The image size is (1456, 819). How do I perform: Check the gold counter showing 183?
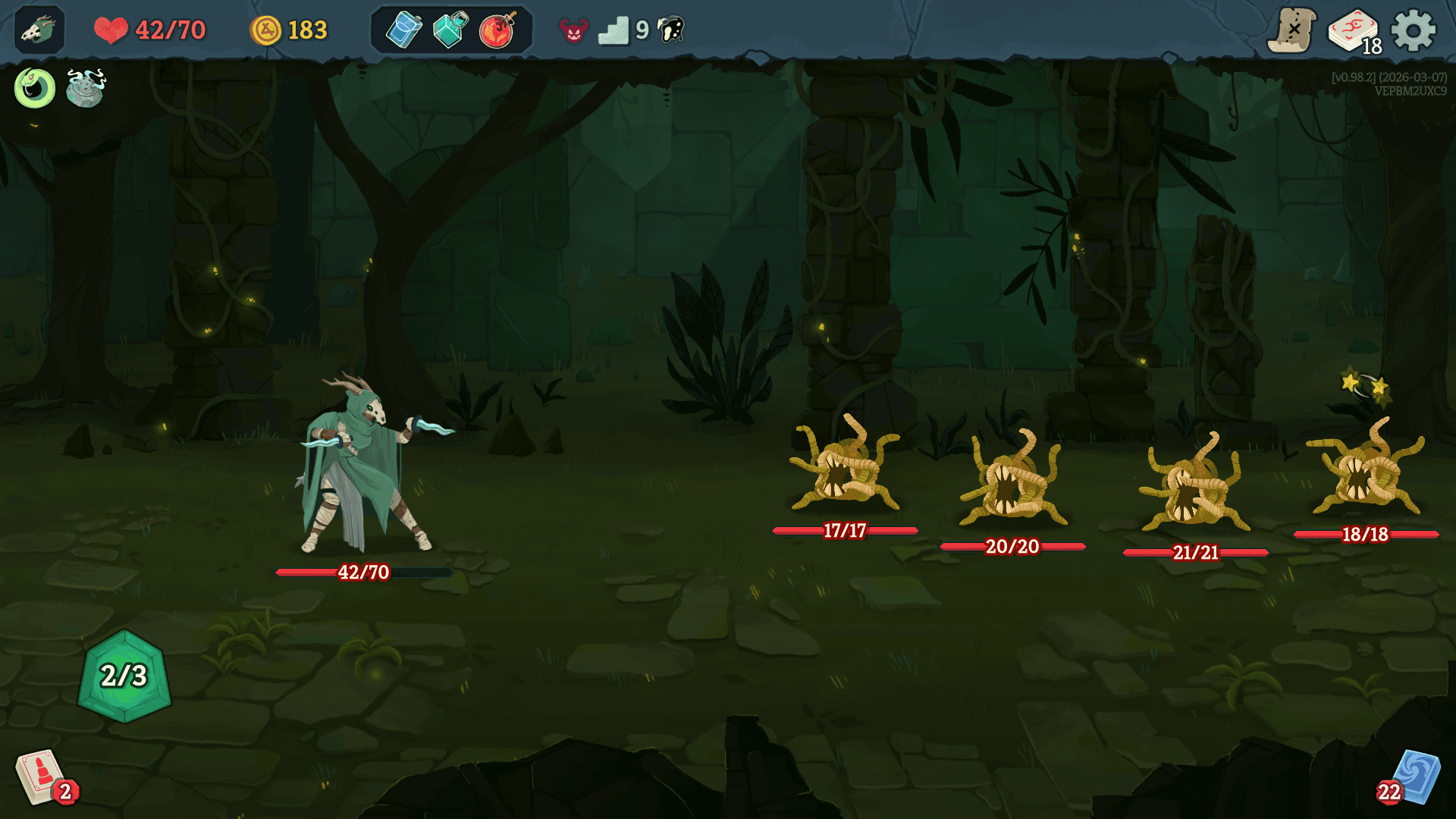pyautogui.click(x=290, y=31)
